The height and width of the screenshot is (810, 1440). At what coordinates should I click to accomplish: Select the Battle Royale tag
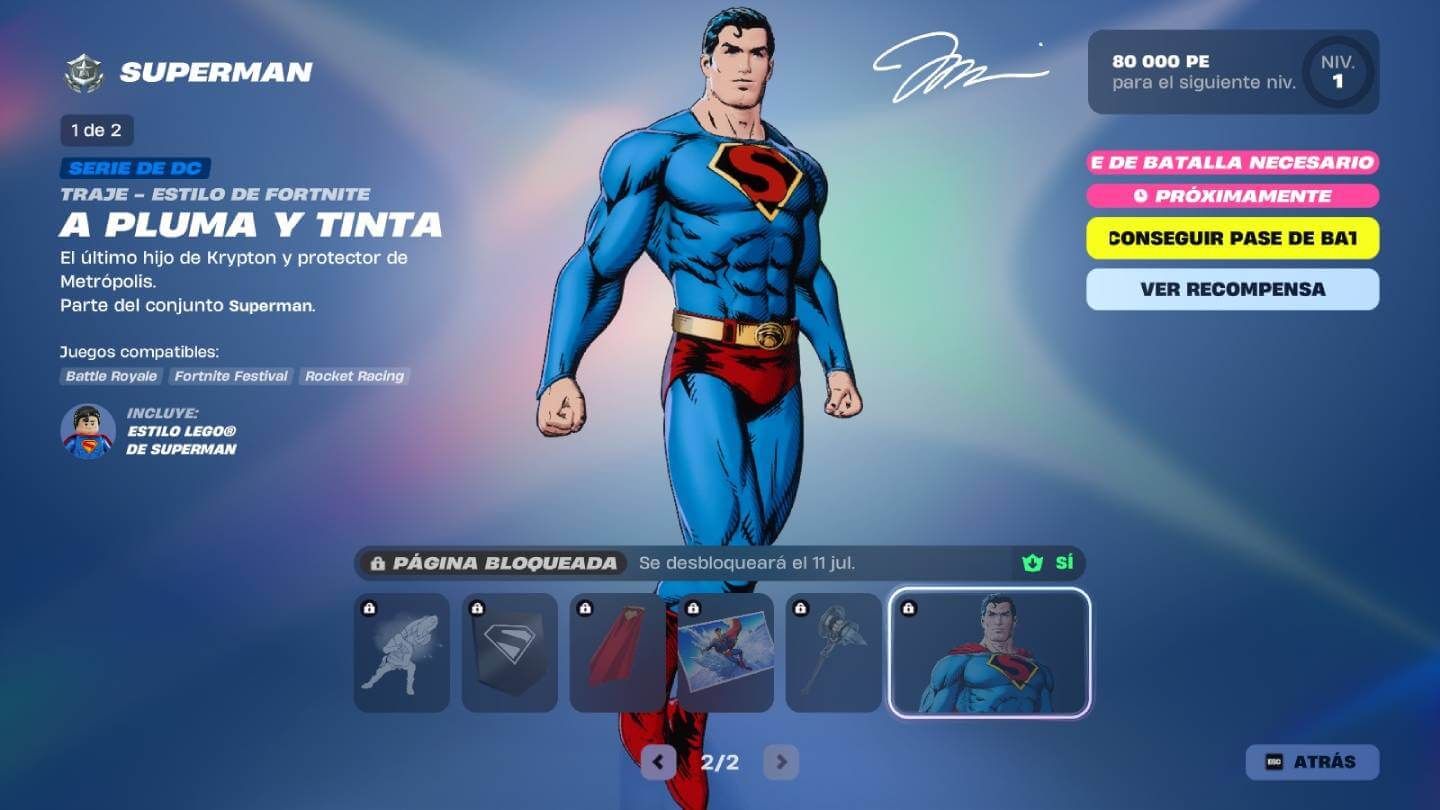(110, 376)
